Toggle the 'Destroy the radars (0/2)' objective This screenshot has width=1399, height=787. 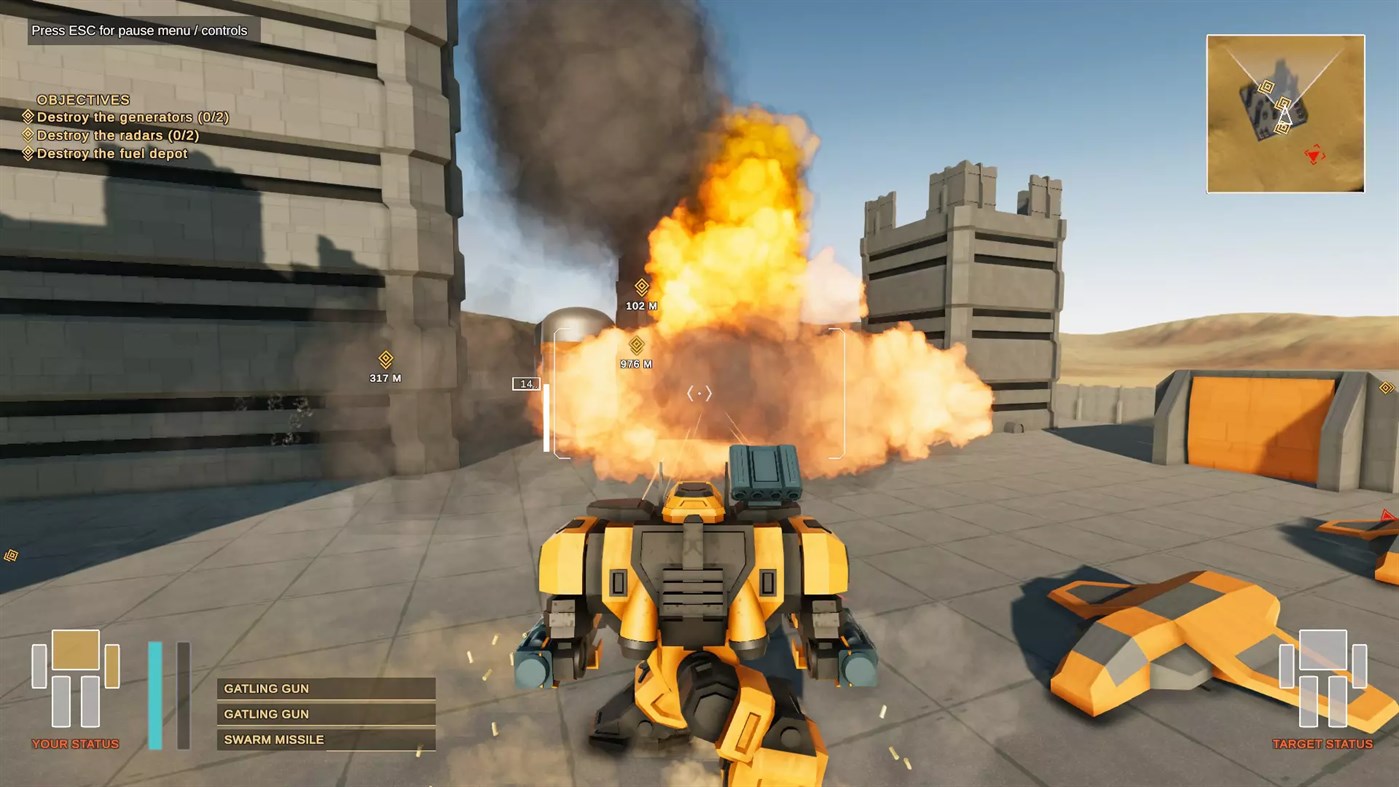tap(120, 135)
